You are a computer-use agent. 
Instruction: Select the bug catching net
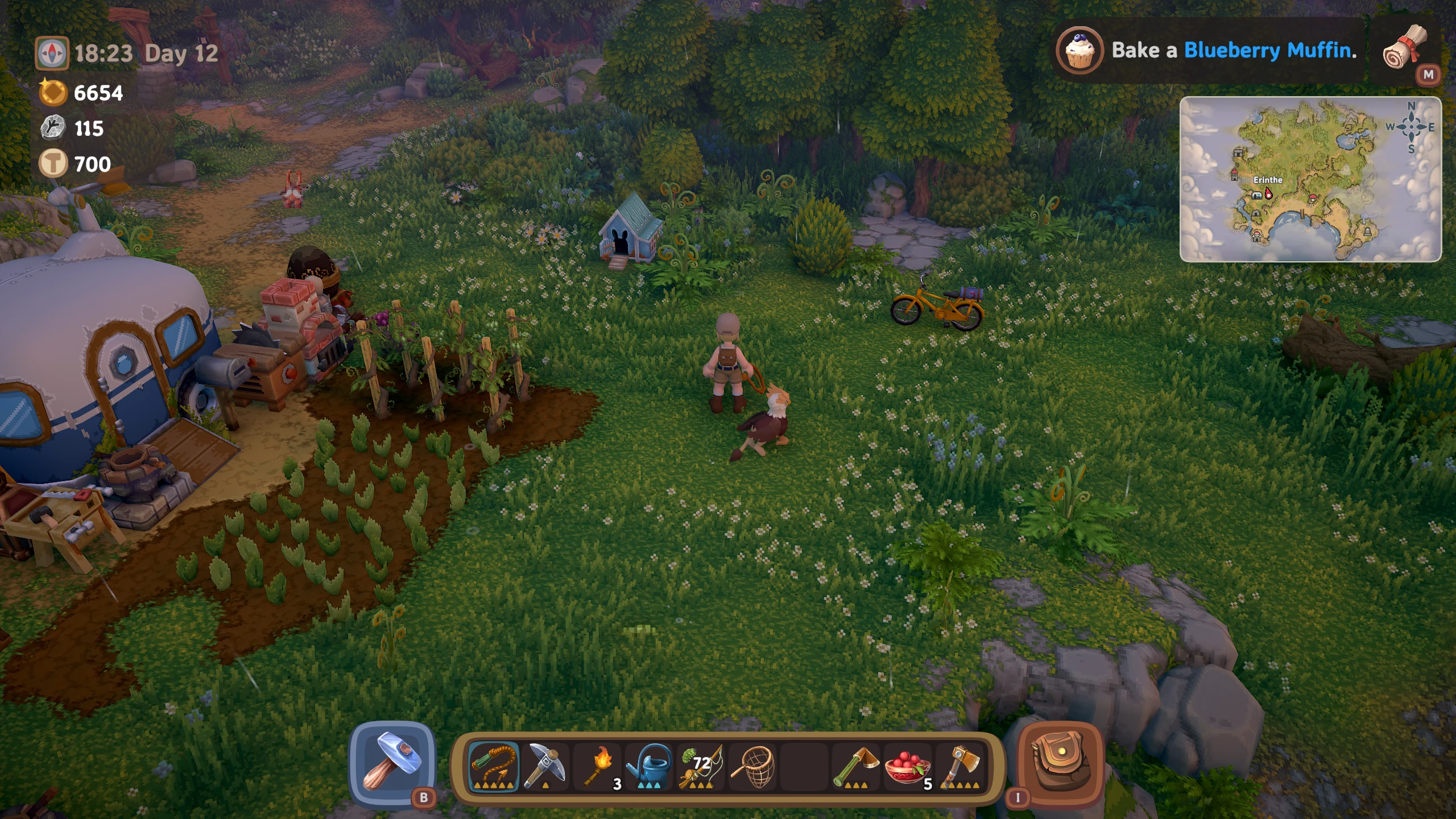coord(754,766)
